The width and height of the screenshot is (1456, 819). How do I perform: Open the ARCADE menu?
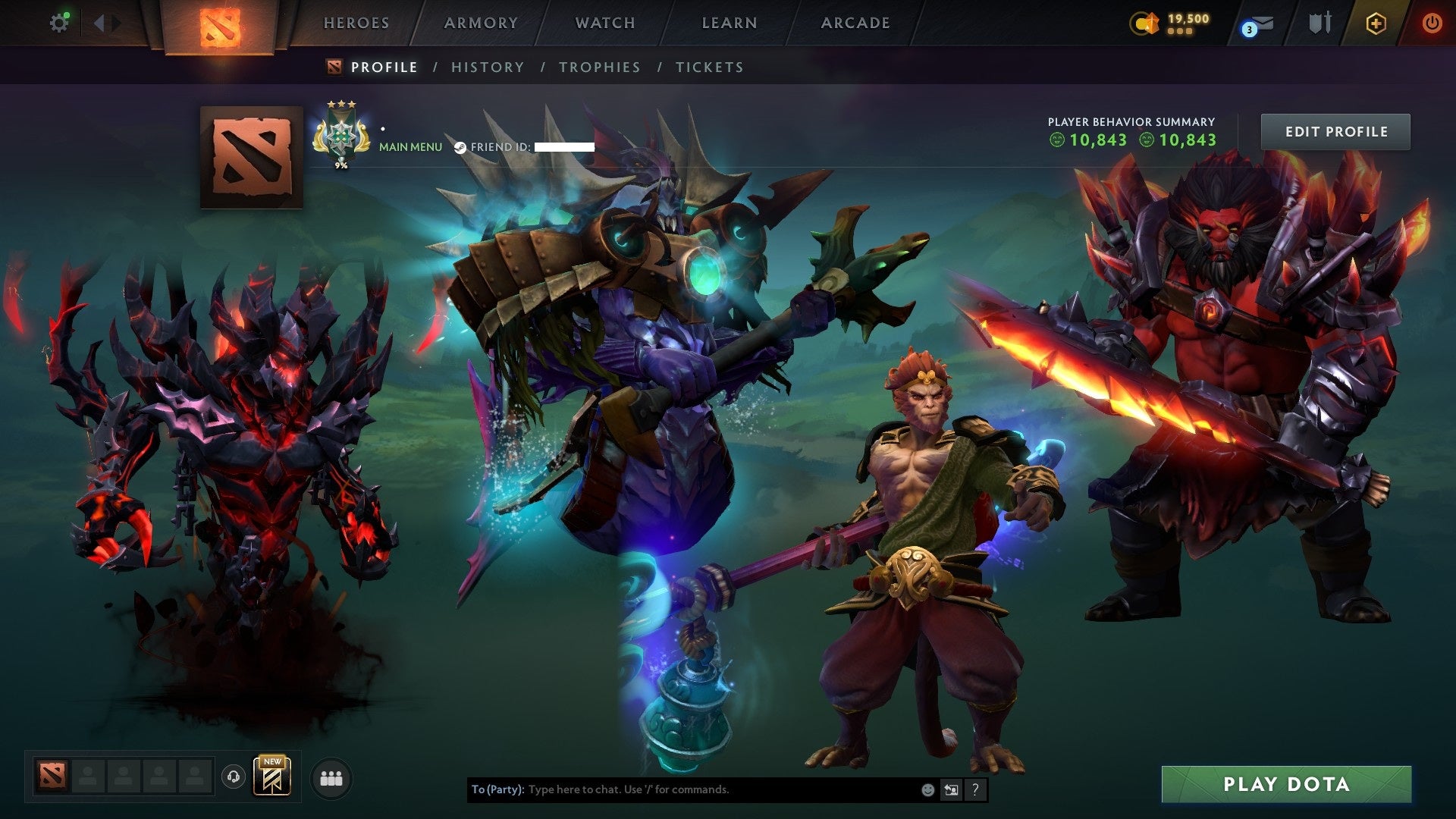click(855, 23)
